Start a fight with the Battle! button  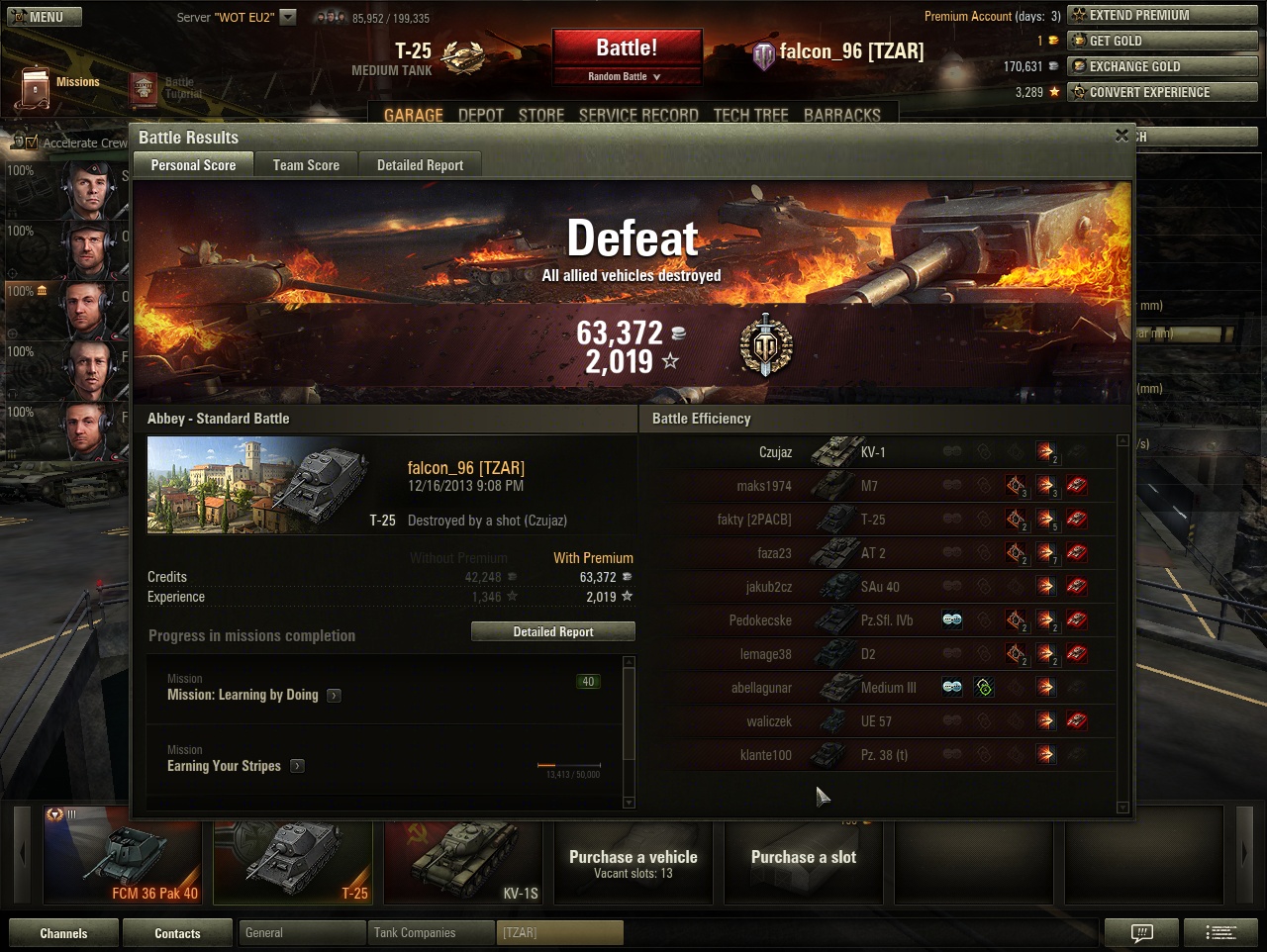click(627, 48)
